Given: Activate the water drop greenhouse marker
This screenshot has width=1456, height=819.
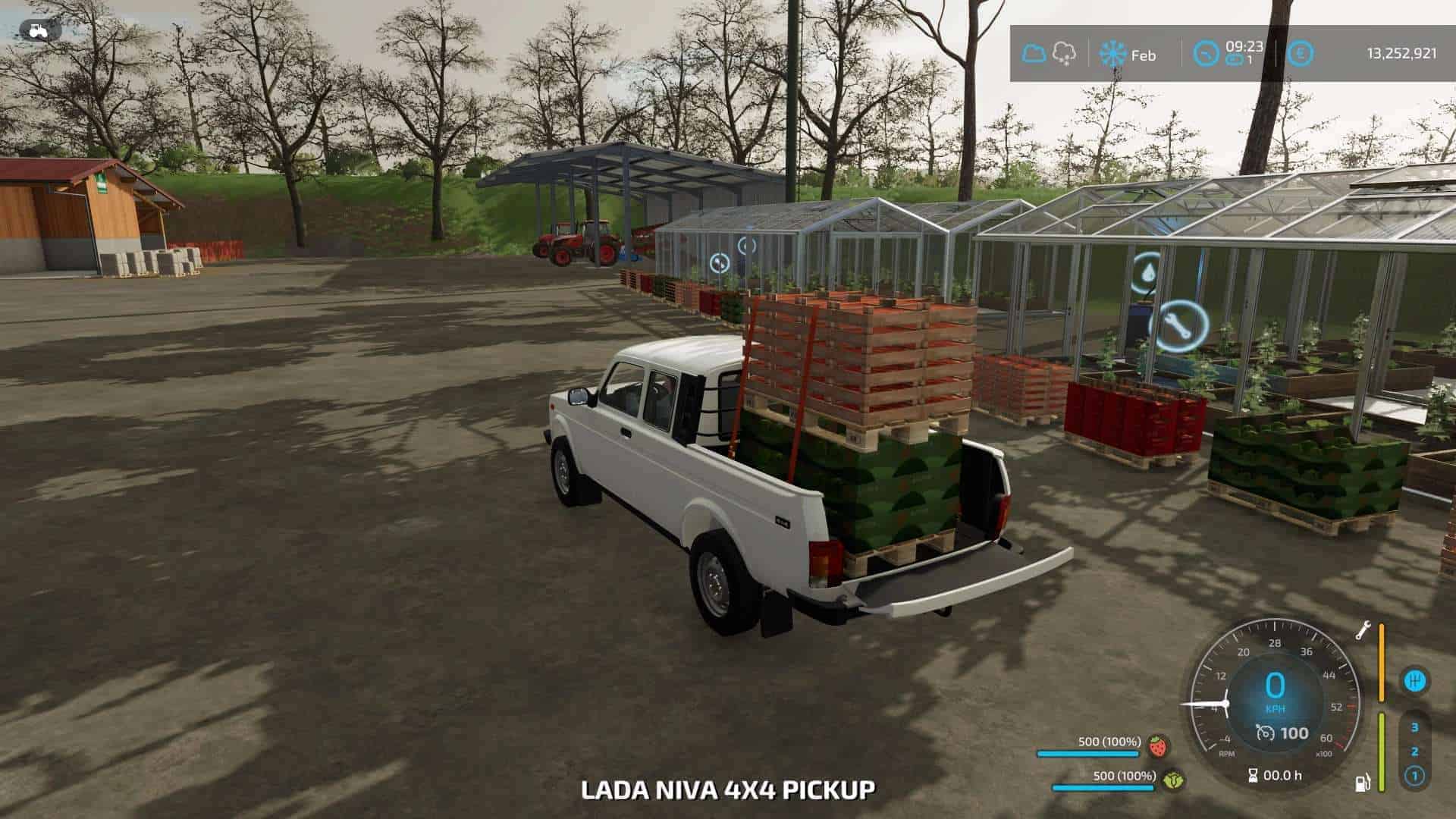Looking at the screenshot, I should 1150,273.
